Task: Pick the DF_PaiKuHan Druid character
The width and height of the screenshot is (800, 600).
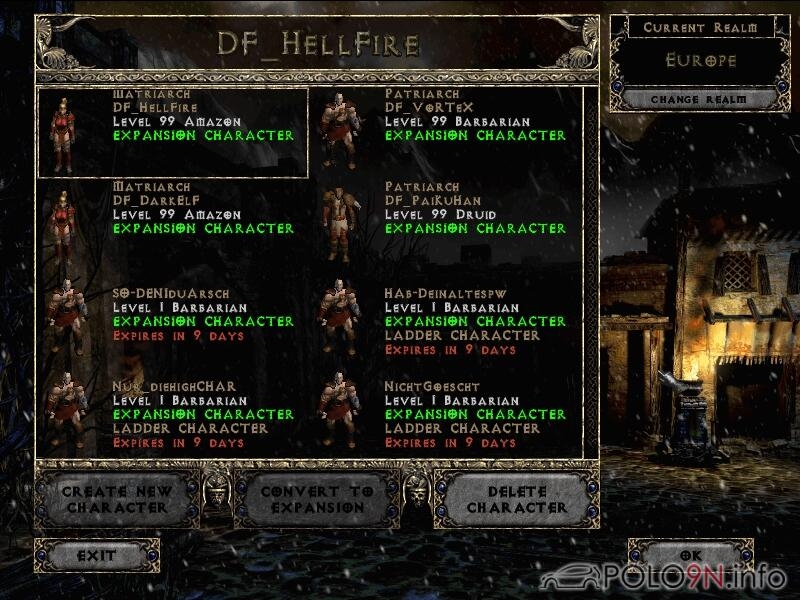Action: 444,225
